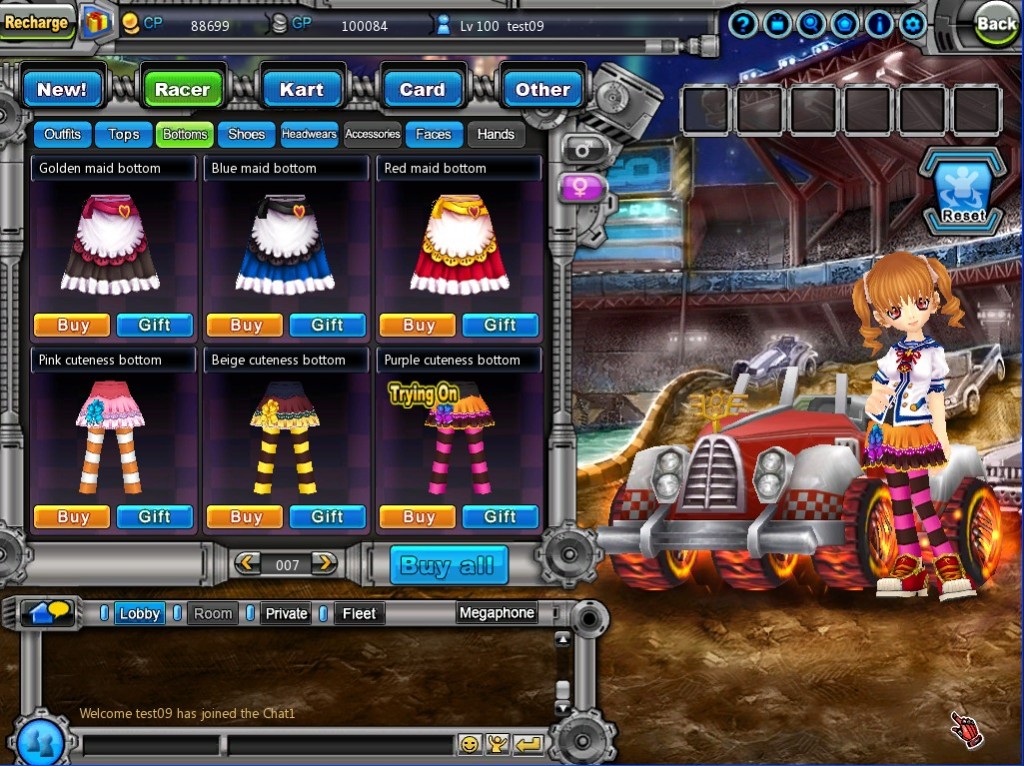
Task: Go to the next shop page
Action: coord(324,564)
